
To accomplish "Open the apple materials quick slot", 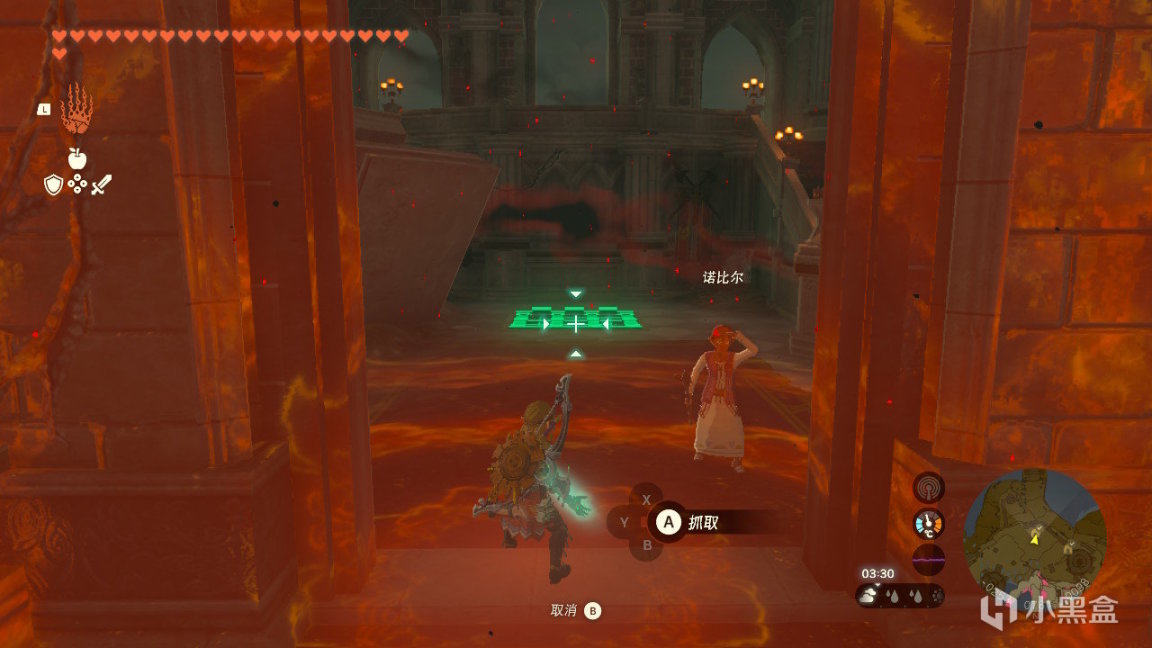I will click(x=76, y=158).
